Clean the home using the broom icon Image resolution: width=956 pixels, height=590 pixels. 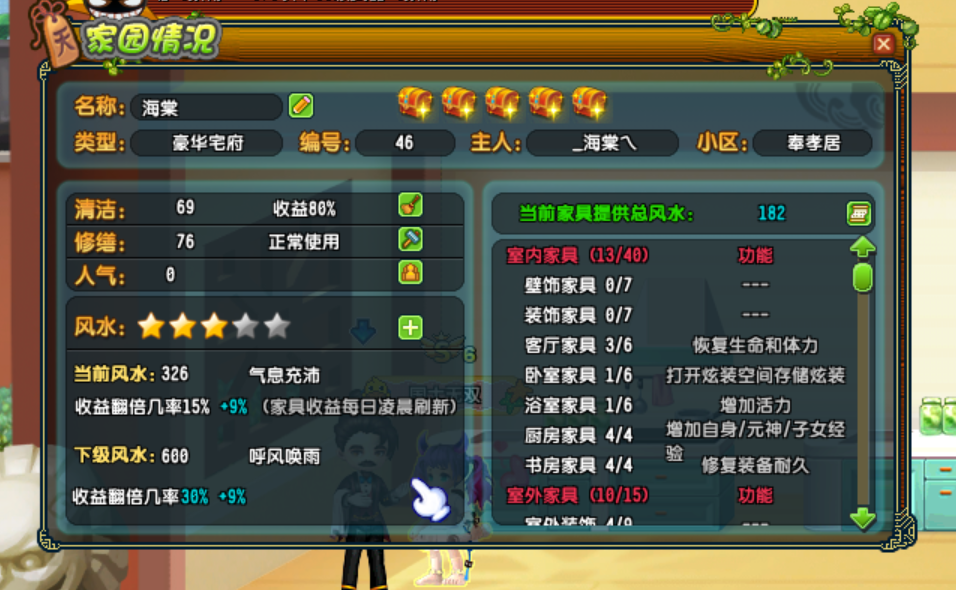coord(410,207)
